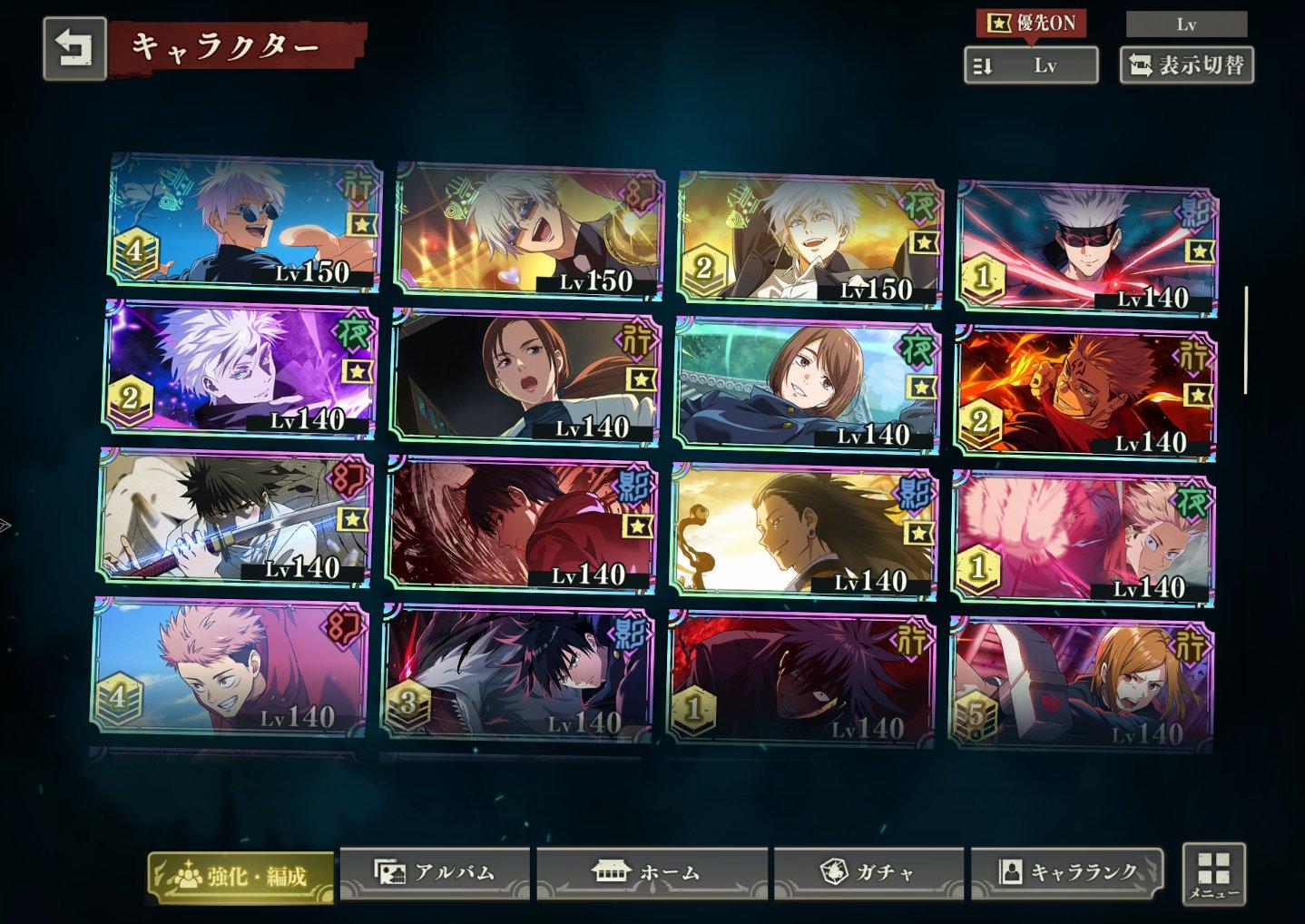This screenshot has width=1305, height=924.
Task: Click the left edge scroll arrow
Action: pos(6,525)
